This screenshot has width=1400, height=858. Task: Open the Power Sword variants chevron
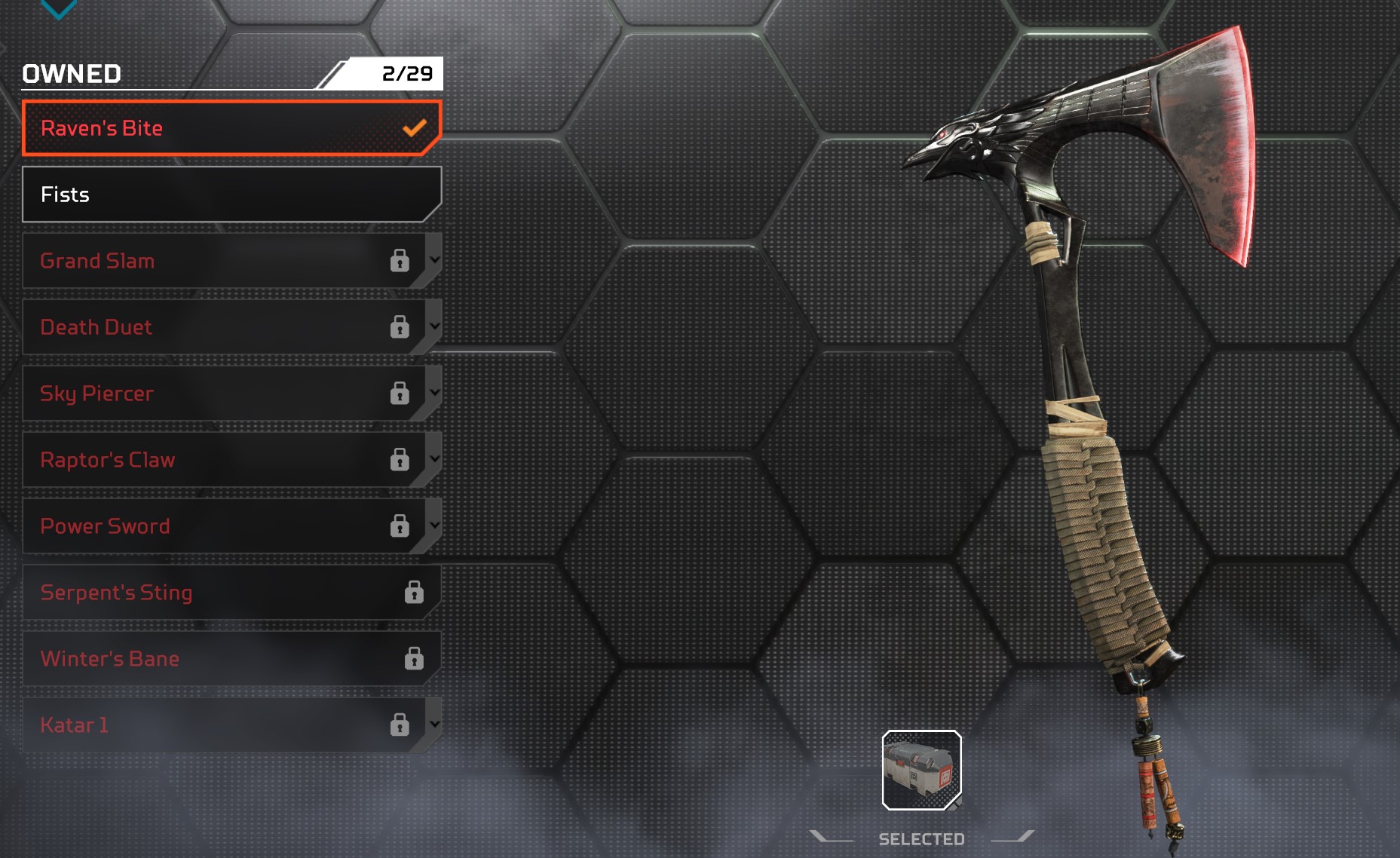434,525
